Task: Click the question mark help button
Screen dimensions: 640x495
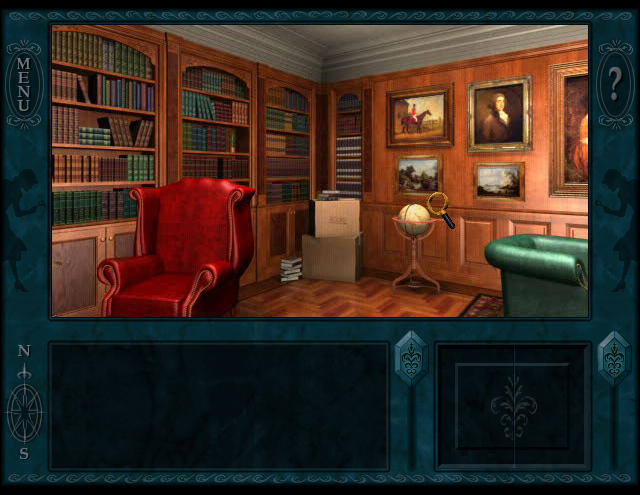Action: (x=614, y=85)
